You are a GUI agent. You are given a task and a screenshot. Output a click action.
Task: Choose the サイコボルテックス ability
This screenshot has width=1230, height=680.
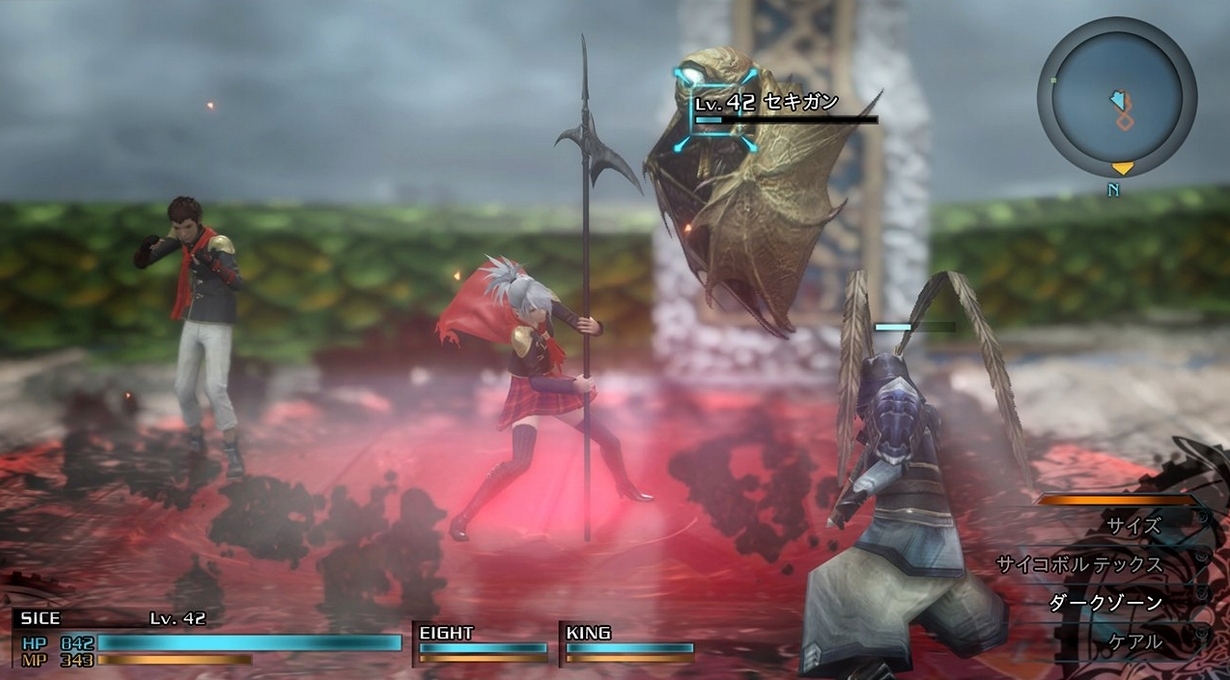click(x=1079, y=564)
